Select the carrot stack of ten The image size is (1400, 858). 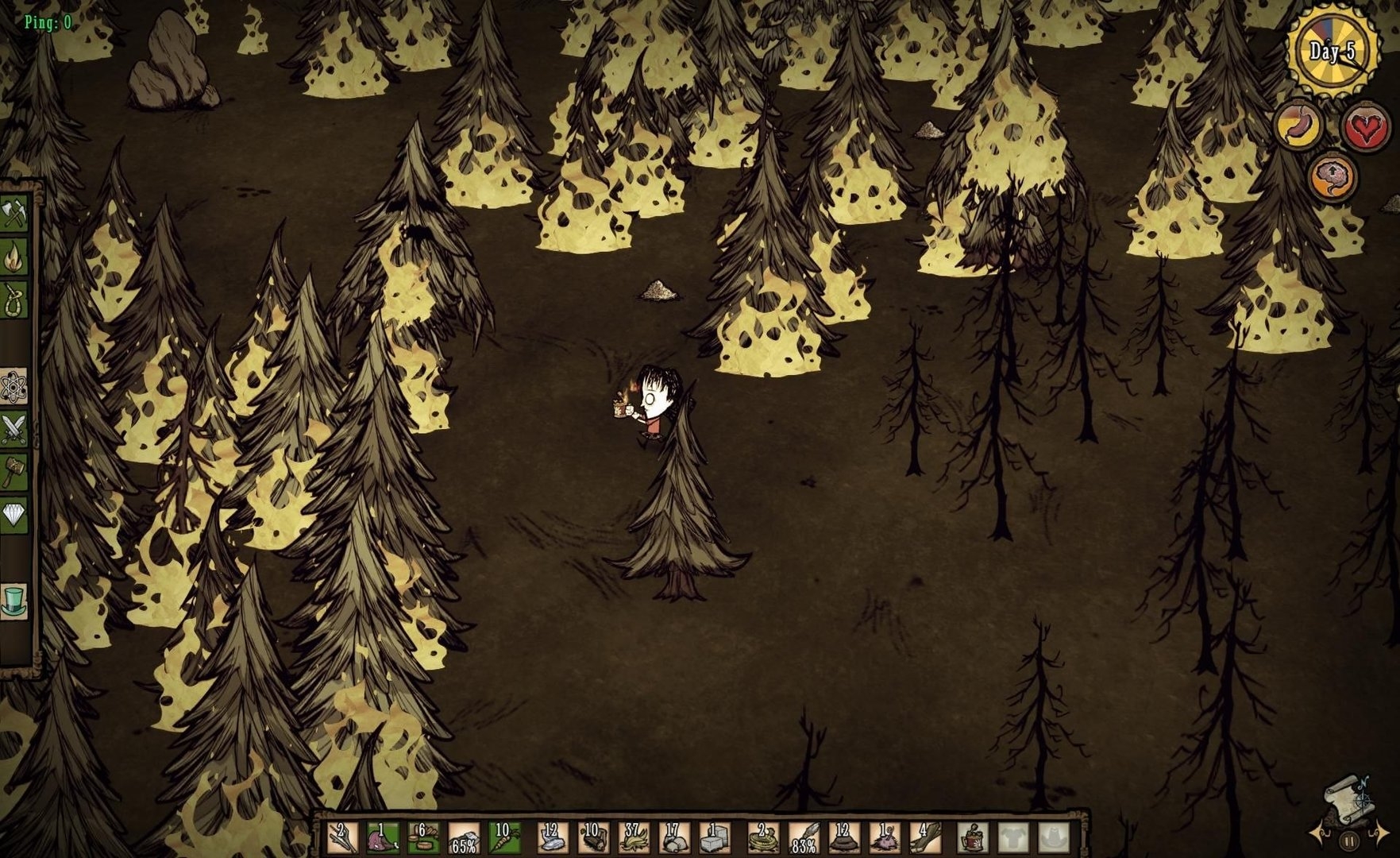503,838
